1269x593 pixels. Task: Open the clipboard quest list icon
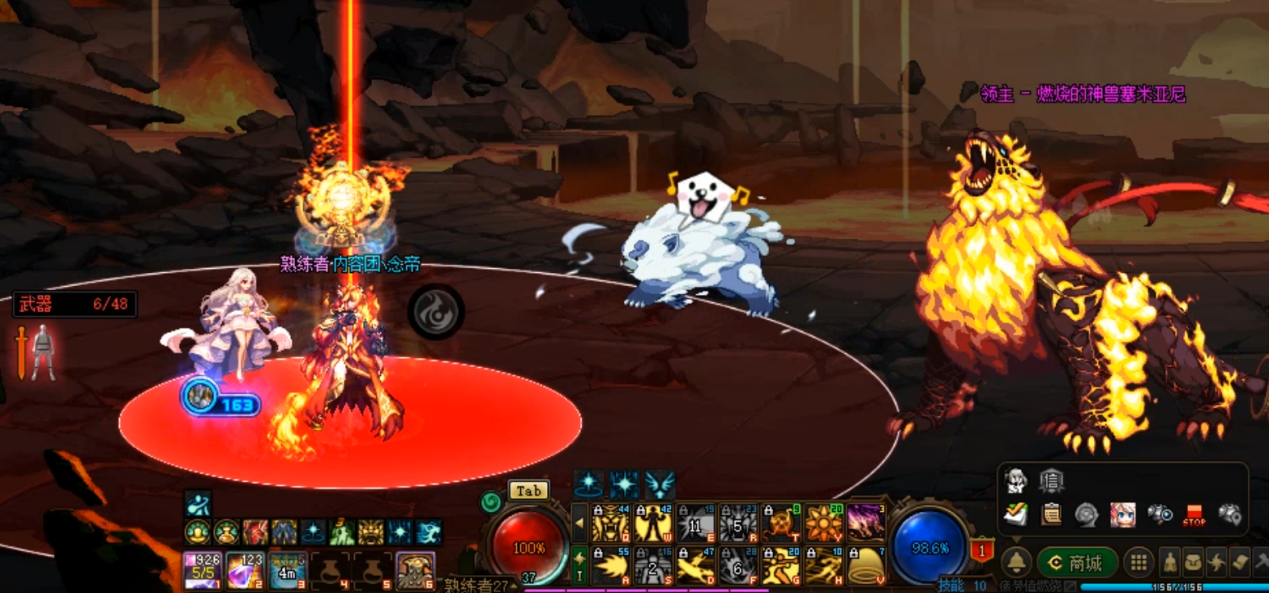[x=1051, y=515]
